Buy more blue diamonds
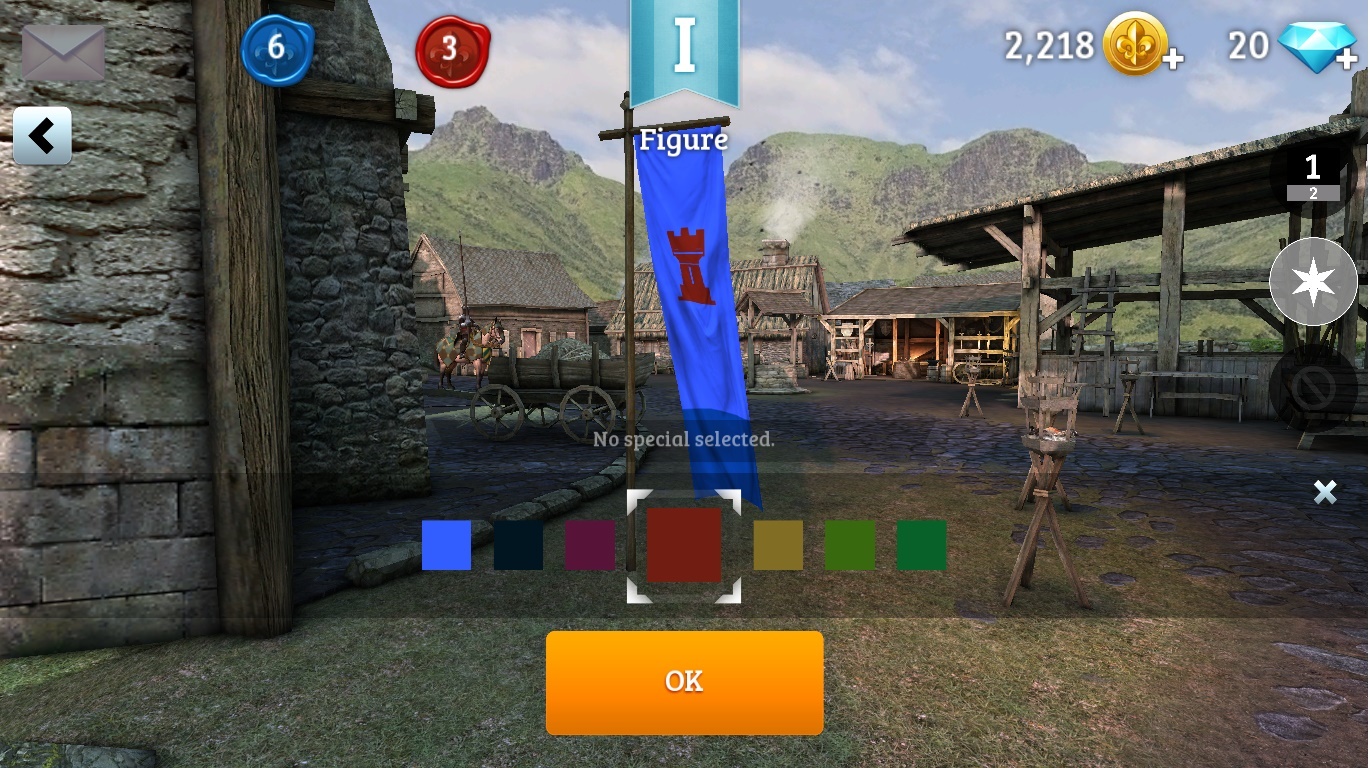This screenshot has width=1370, height=768. (1346, 61)
